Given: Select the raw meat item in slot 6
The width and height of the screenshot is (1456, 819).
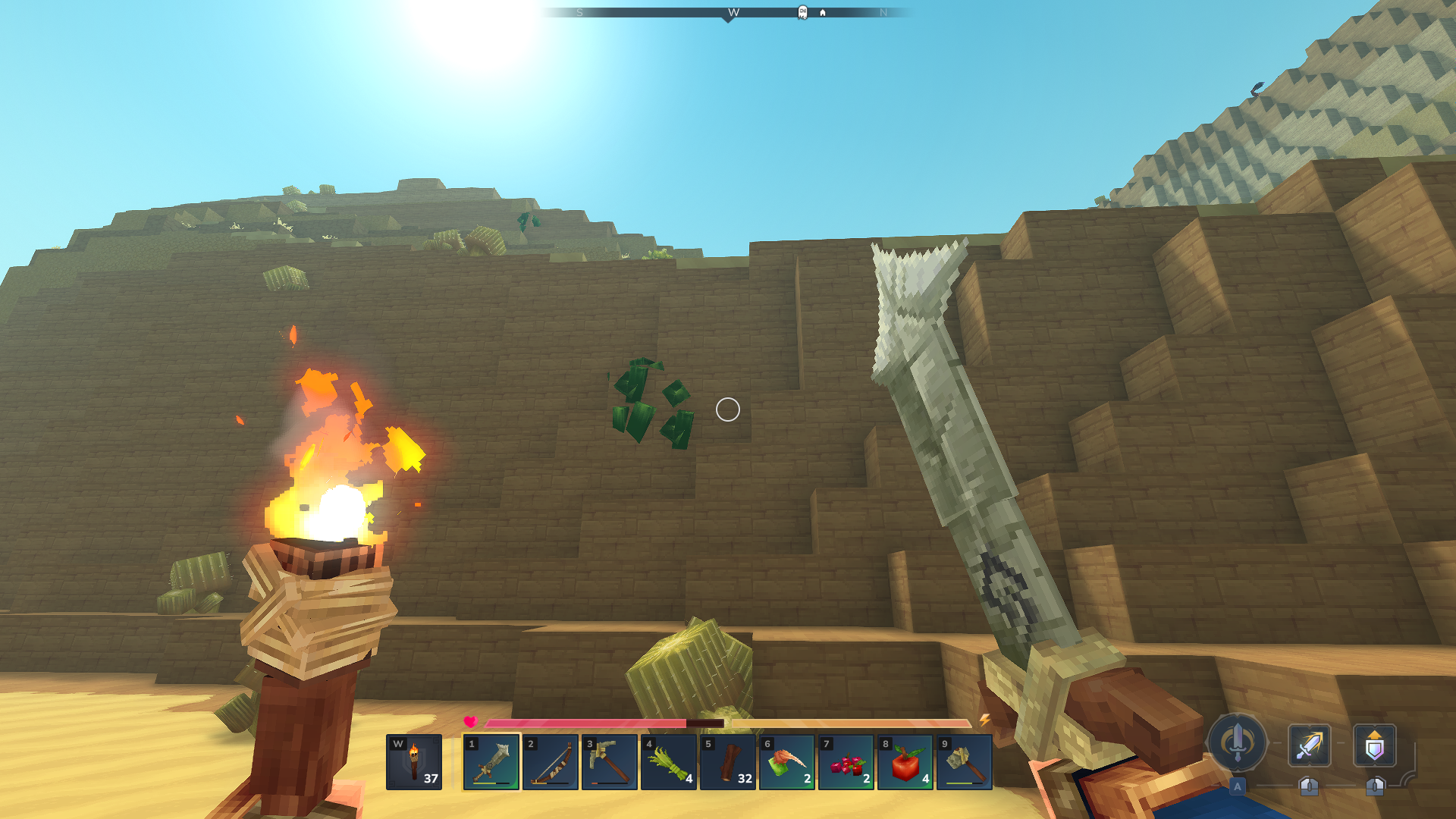Looking at the screenshot, I should tap(787, 761).
